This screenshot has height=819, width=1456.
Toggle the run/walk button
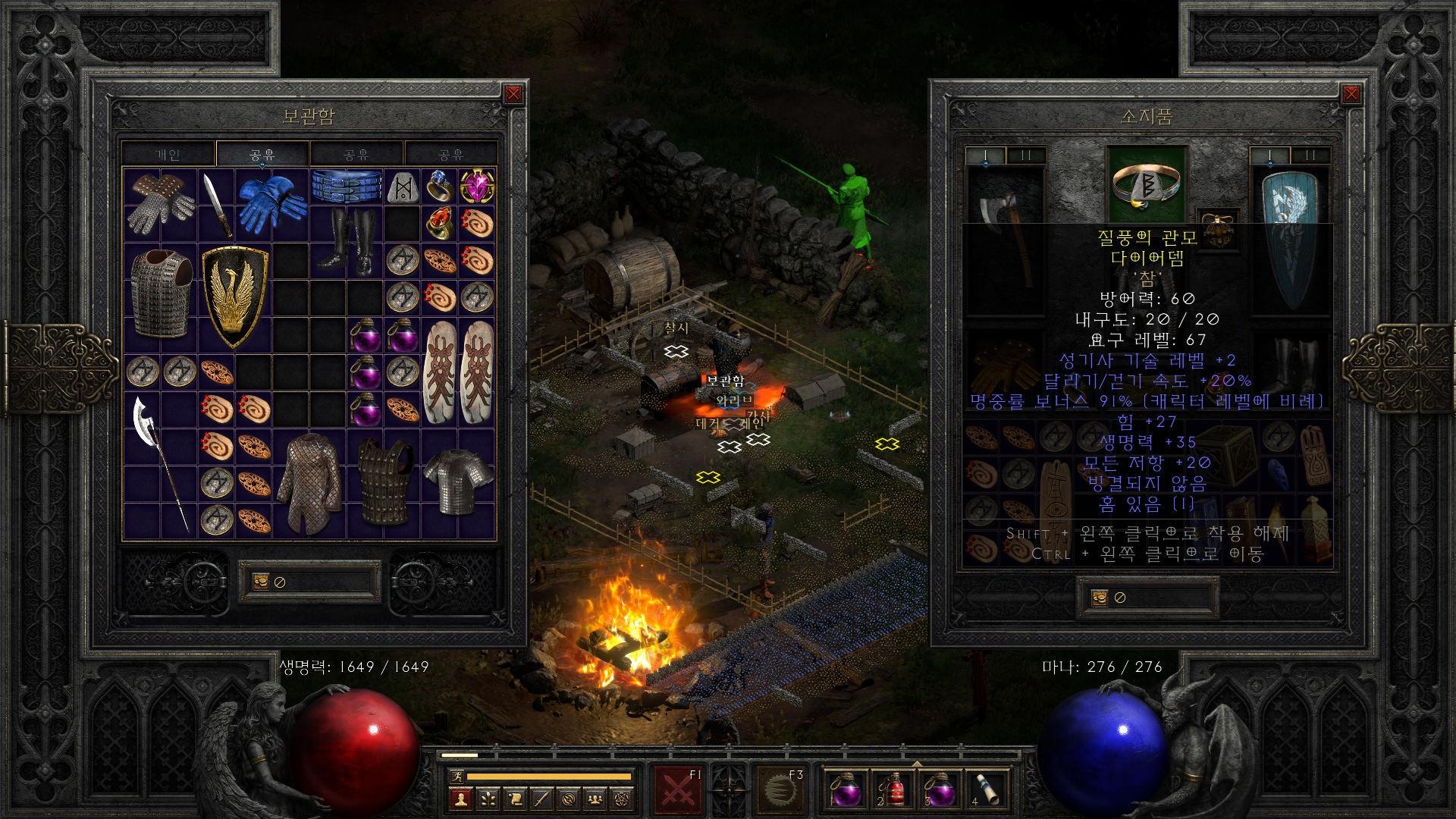pos(457,776)
